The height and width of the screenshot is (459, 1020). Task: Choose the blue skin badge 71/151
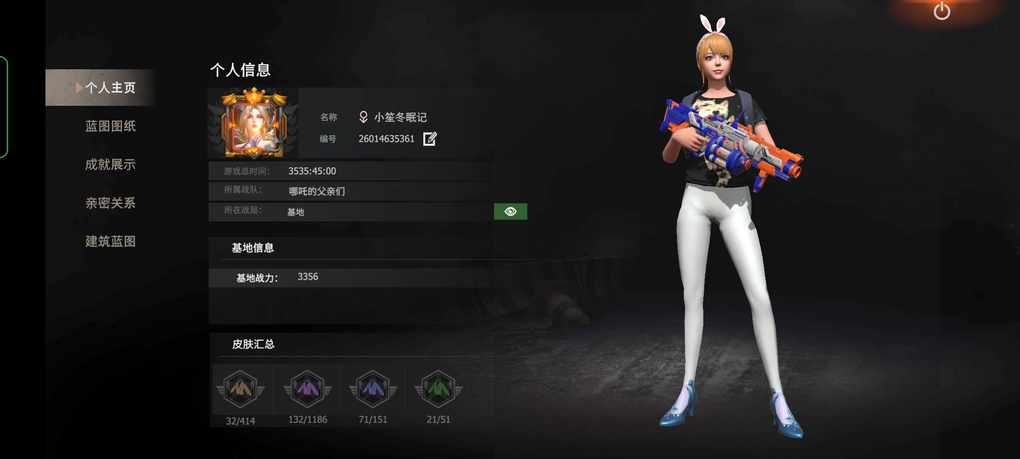[373, 388]
